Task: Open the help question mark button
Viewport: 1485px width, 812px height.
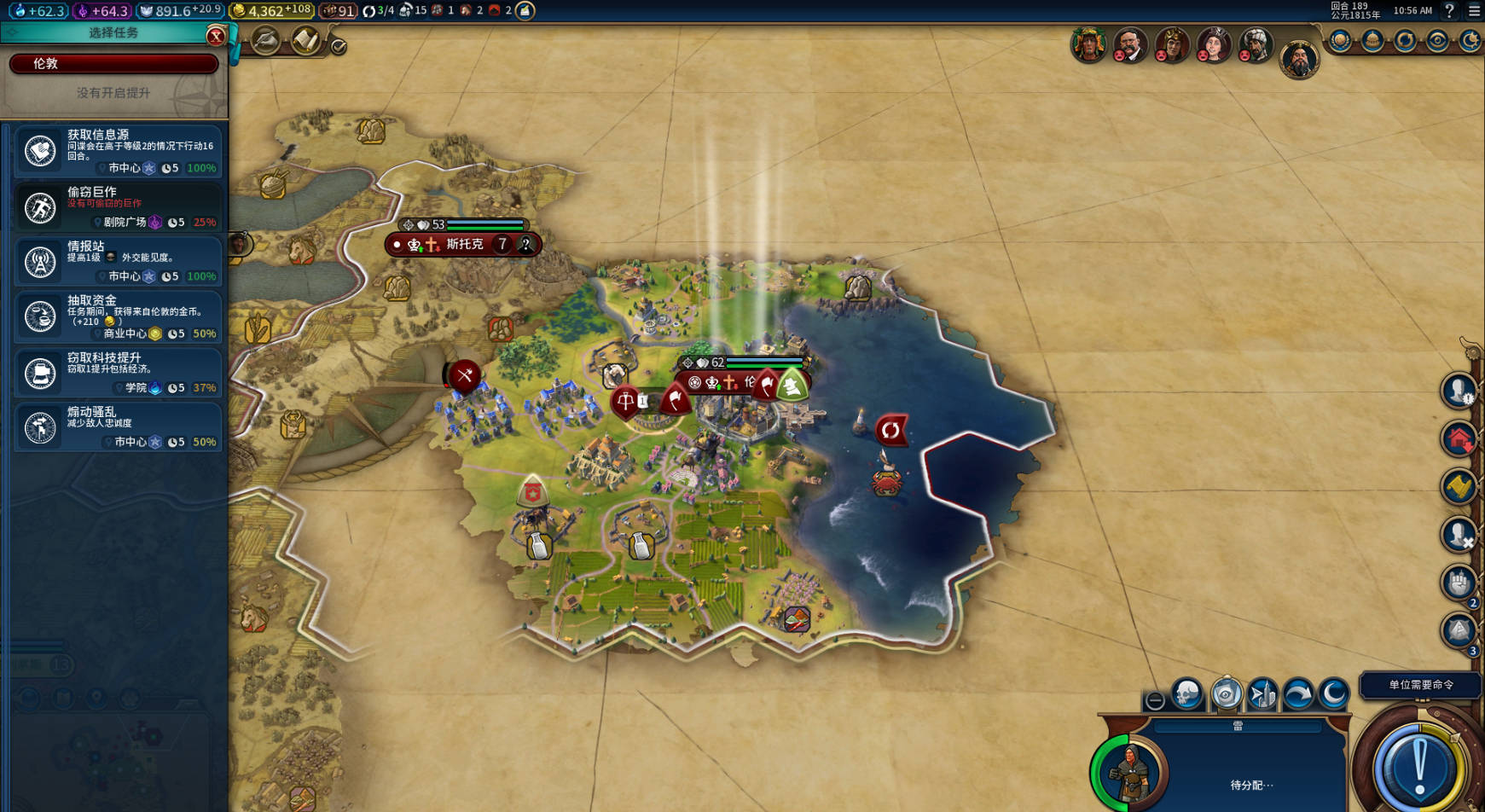Action: point(1448,11)
